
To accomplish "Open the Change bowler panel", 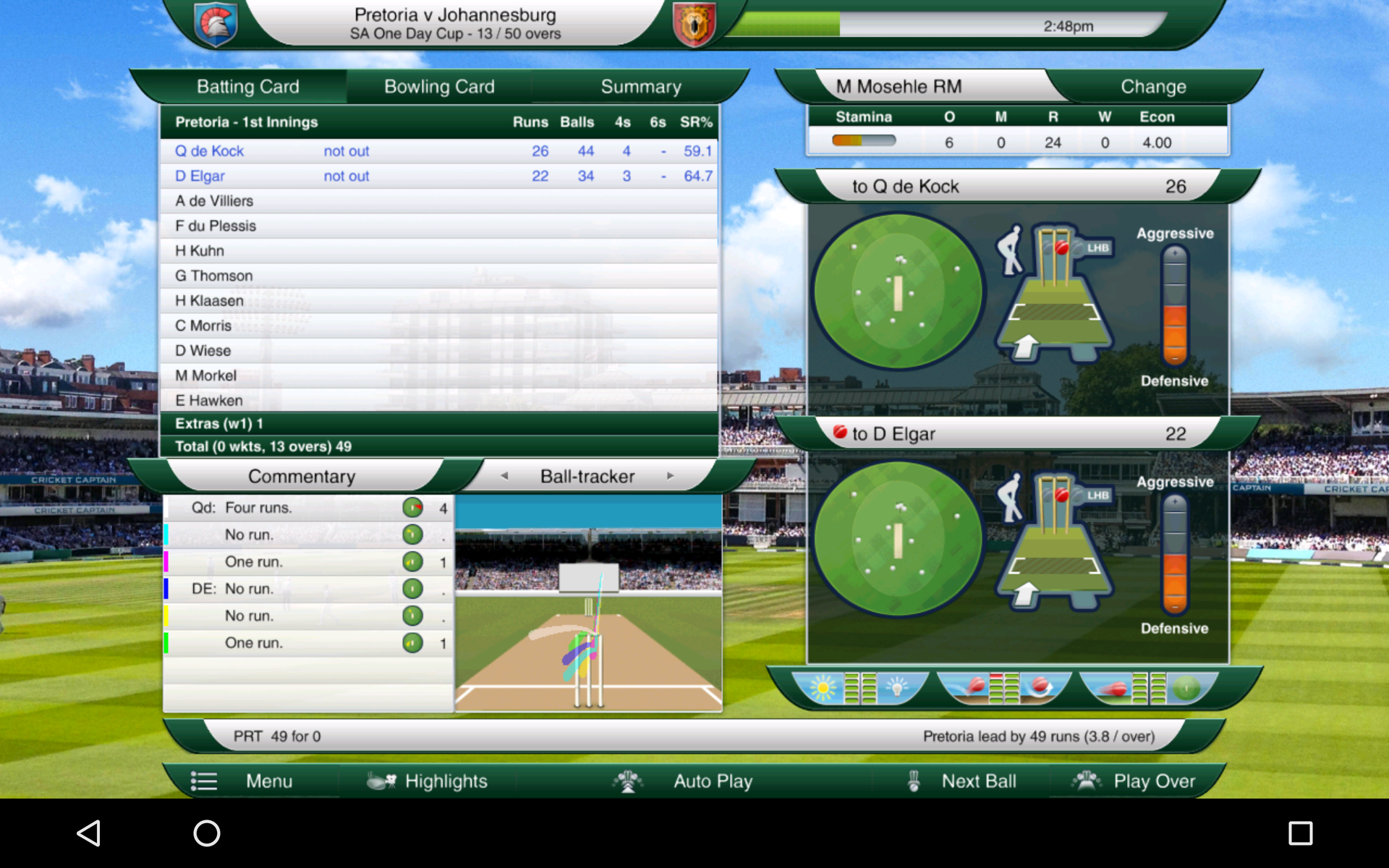I will [1153, 86].
